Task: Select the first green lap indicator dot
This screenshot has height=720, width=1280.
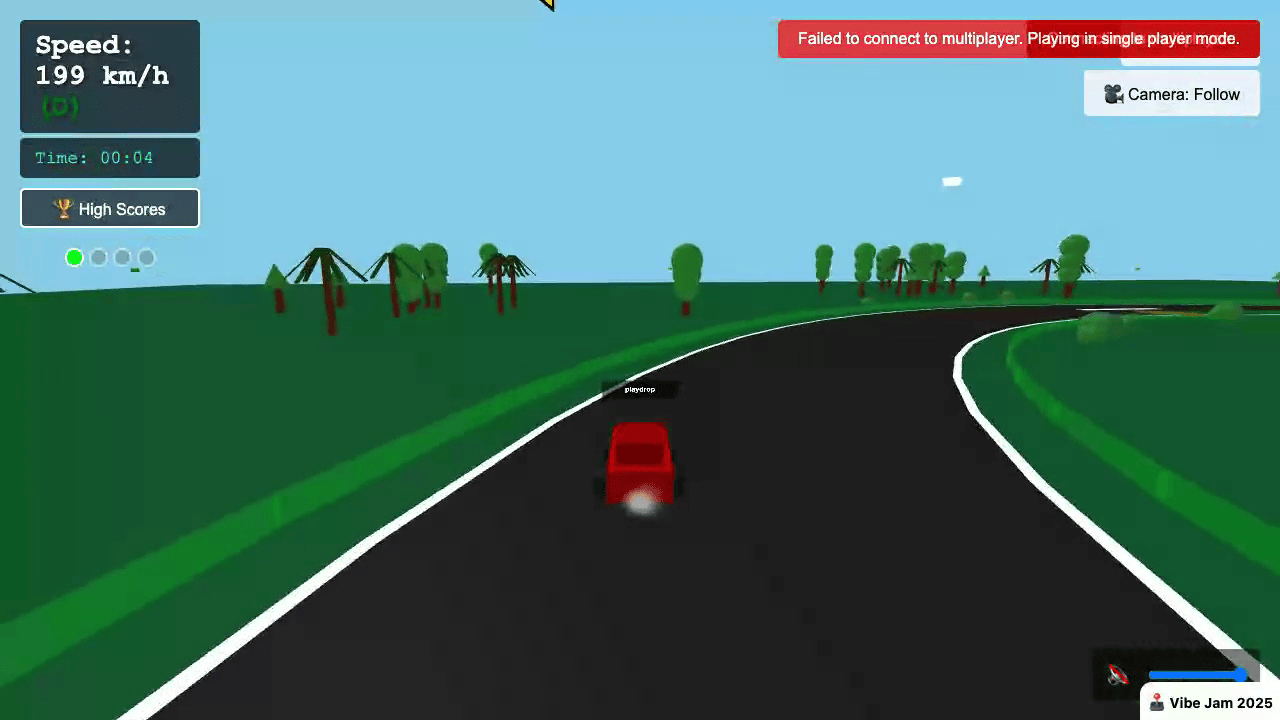Action: click(x=74, y=257)
